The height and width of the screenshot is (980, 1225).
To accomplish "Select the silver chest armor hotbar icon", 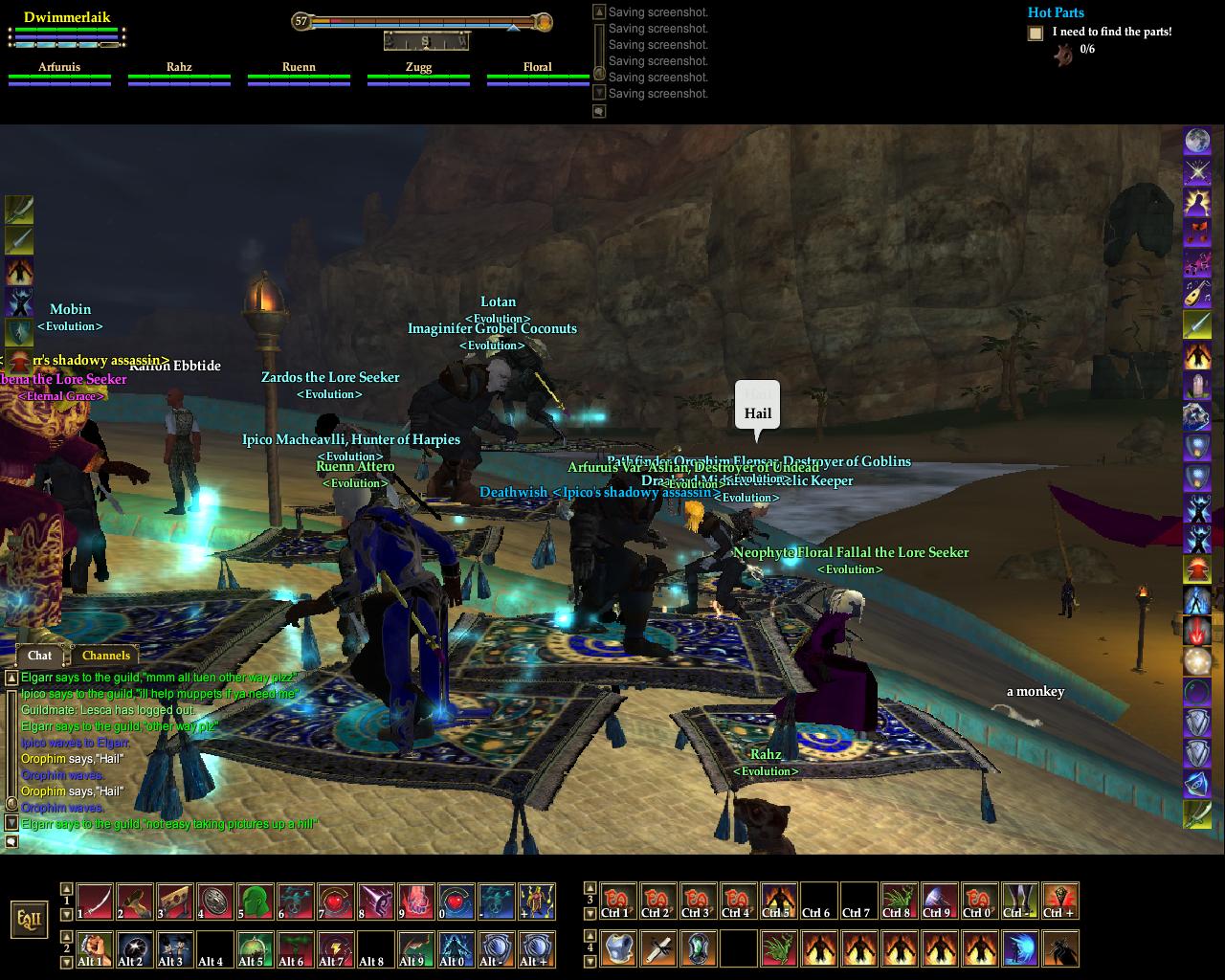I will 619,949.
